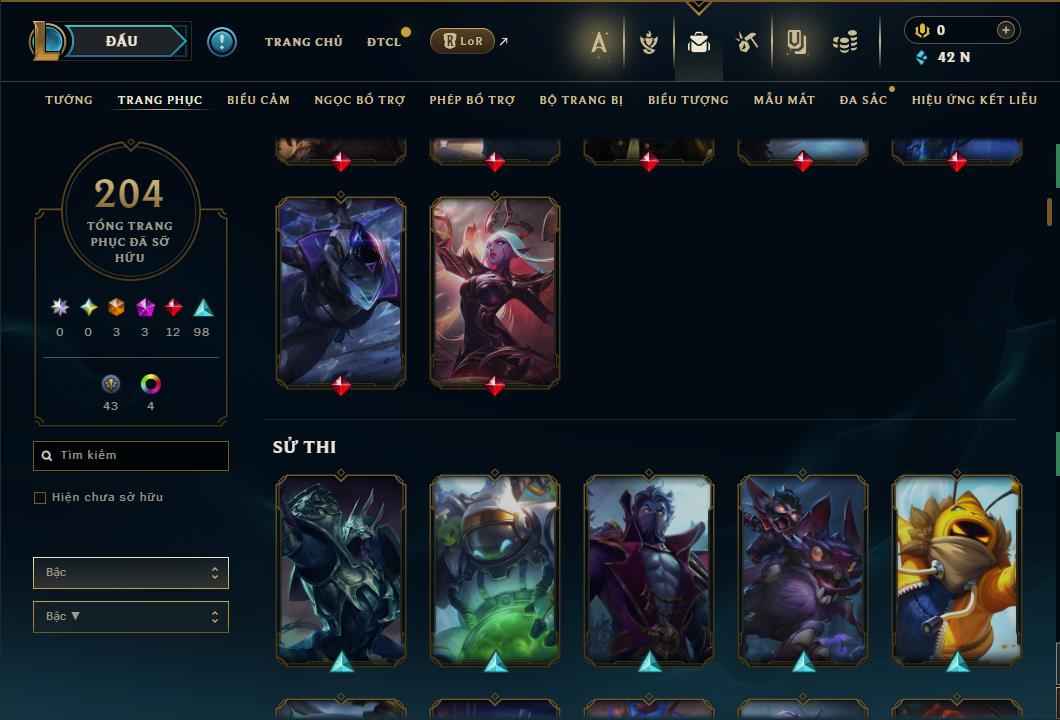The height and width of the screenshot is (720, 1060).
Task: Toggle the Hiện chưa sở hữu checkbox
Action: (x=40, y=498)
